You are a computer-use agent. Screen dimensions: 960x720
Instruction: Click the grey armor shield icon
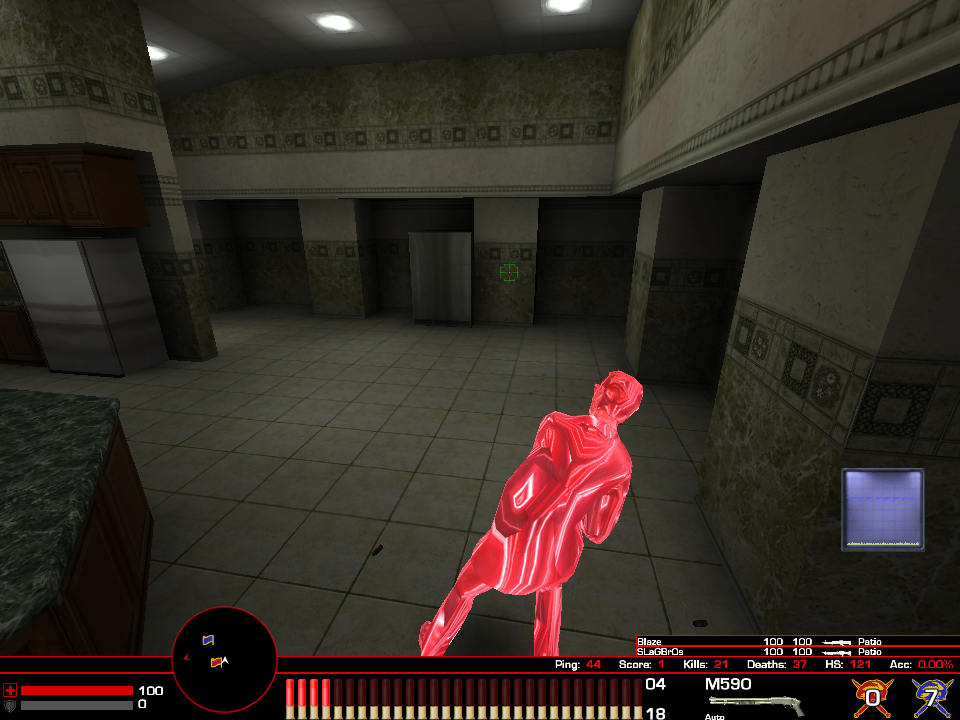(10, 705)
